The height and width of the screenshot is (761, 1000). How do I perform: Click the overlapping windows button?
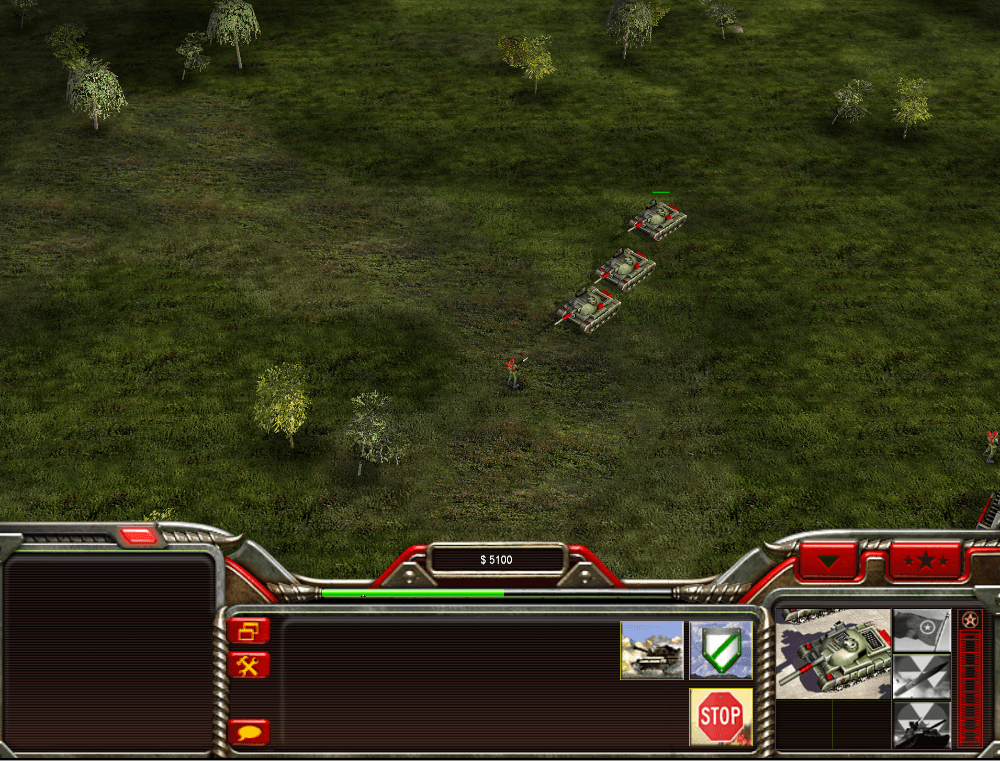[248, 630]
